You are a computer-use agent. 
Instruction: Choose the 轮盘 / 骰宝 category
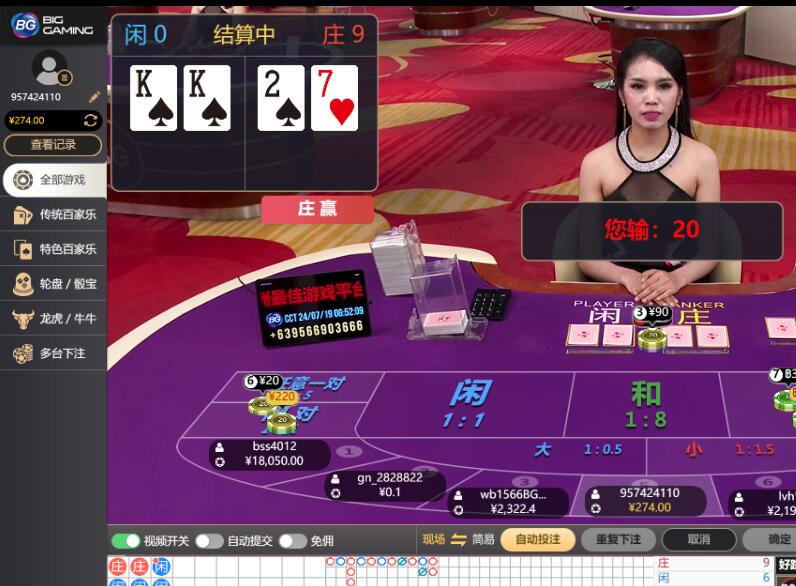pyautogui.click(x=53, y=284)
